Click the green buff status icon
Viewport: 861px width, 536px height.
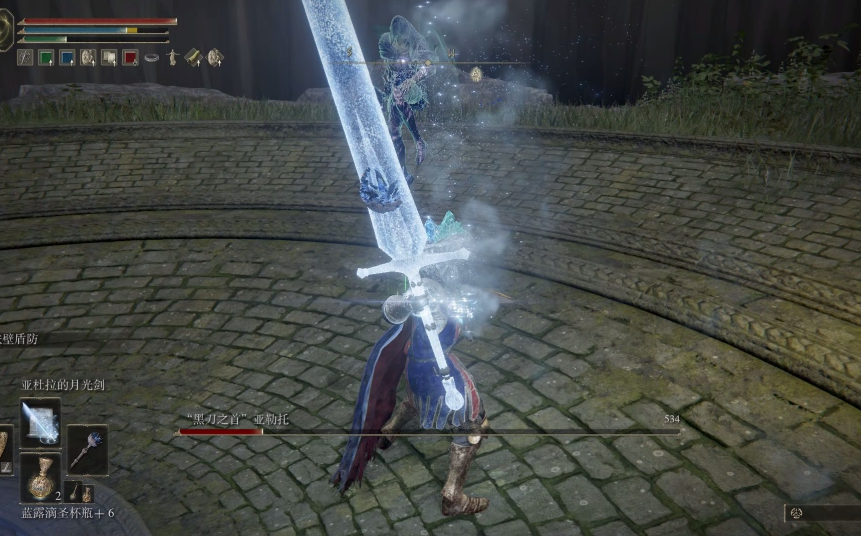pos(46,58)
